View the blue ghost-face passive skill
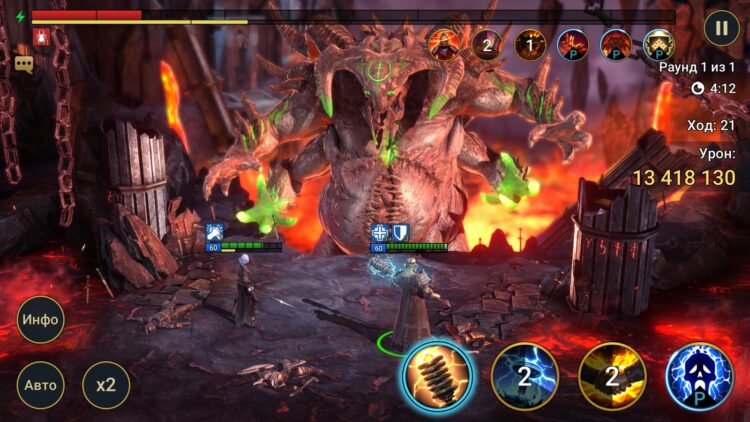 (700, 376)
